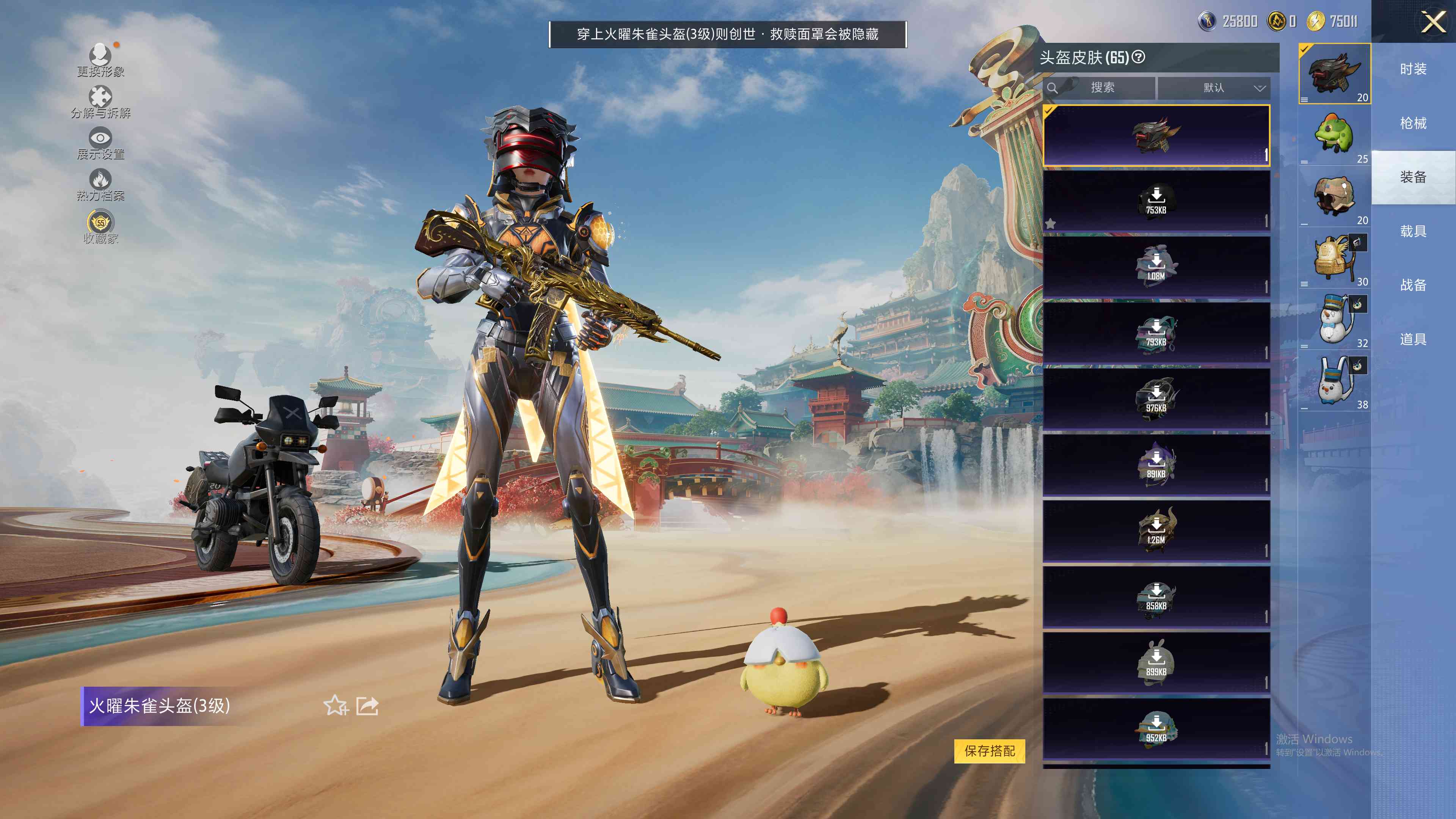
Task: Select the green frog helmet thumbnail
Action: [x=1334, y=135]
